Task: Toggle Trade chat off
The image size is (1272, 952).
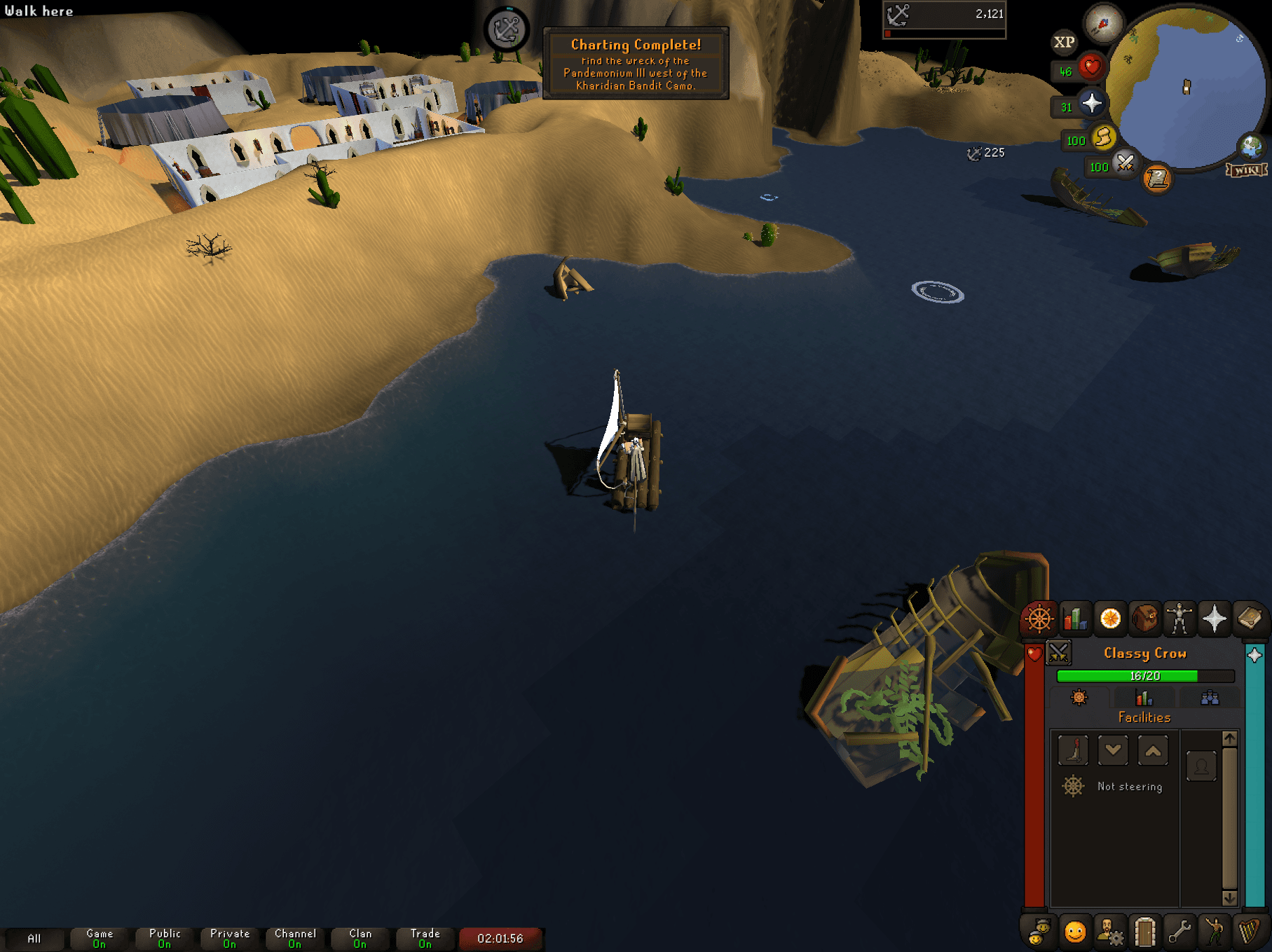Action: pyautogui.click(x=425, y=938)
